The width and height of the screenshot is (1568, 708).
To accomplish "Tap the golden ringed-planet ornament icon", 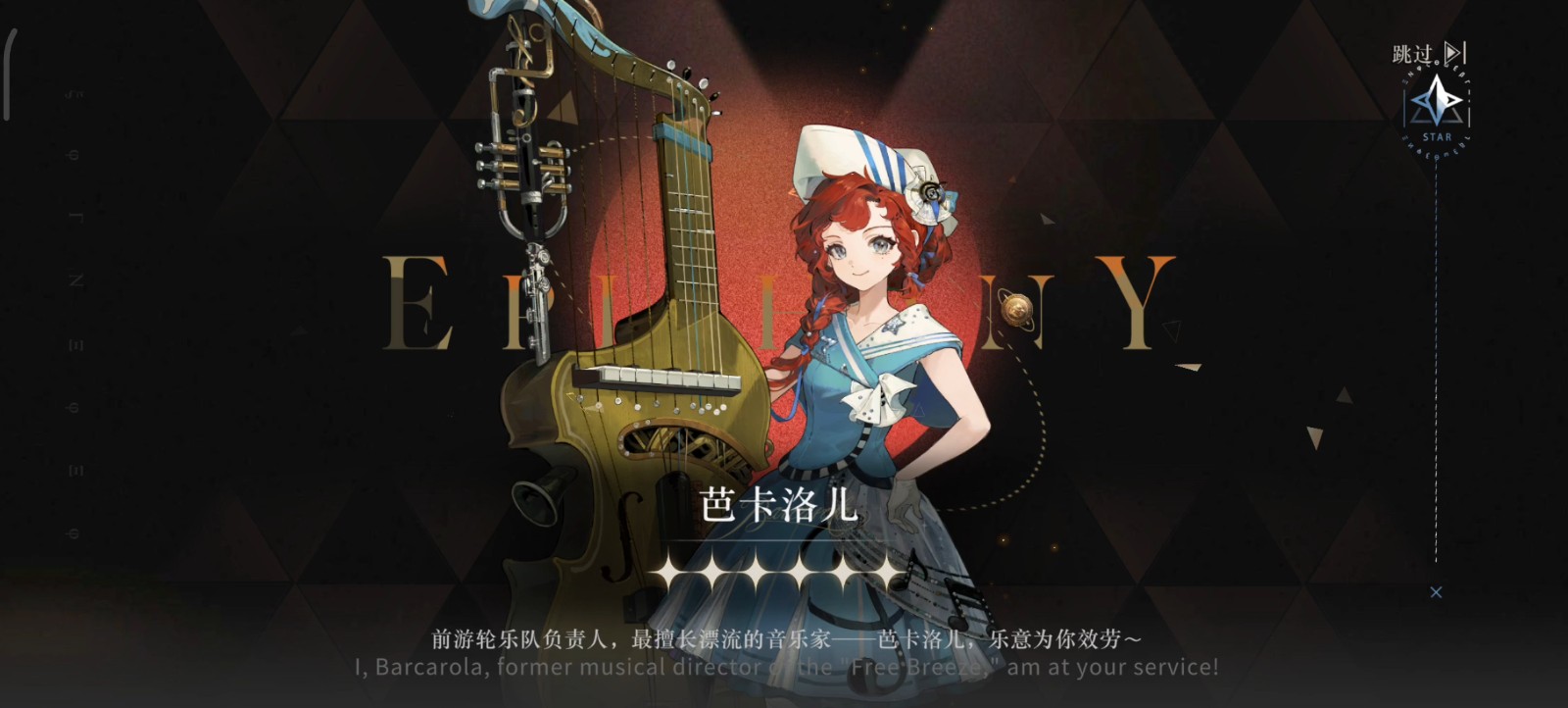I will [x=1015, y=310].
